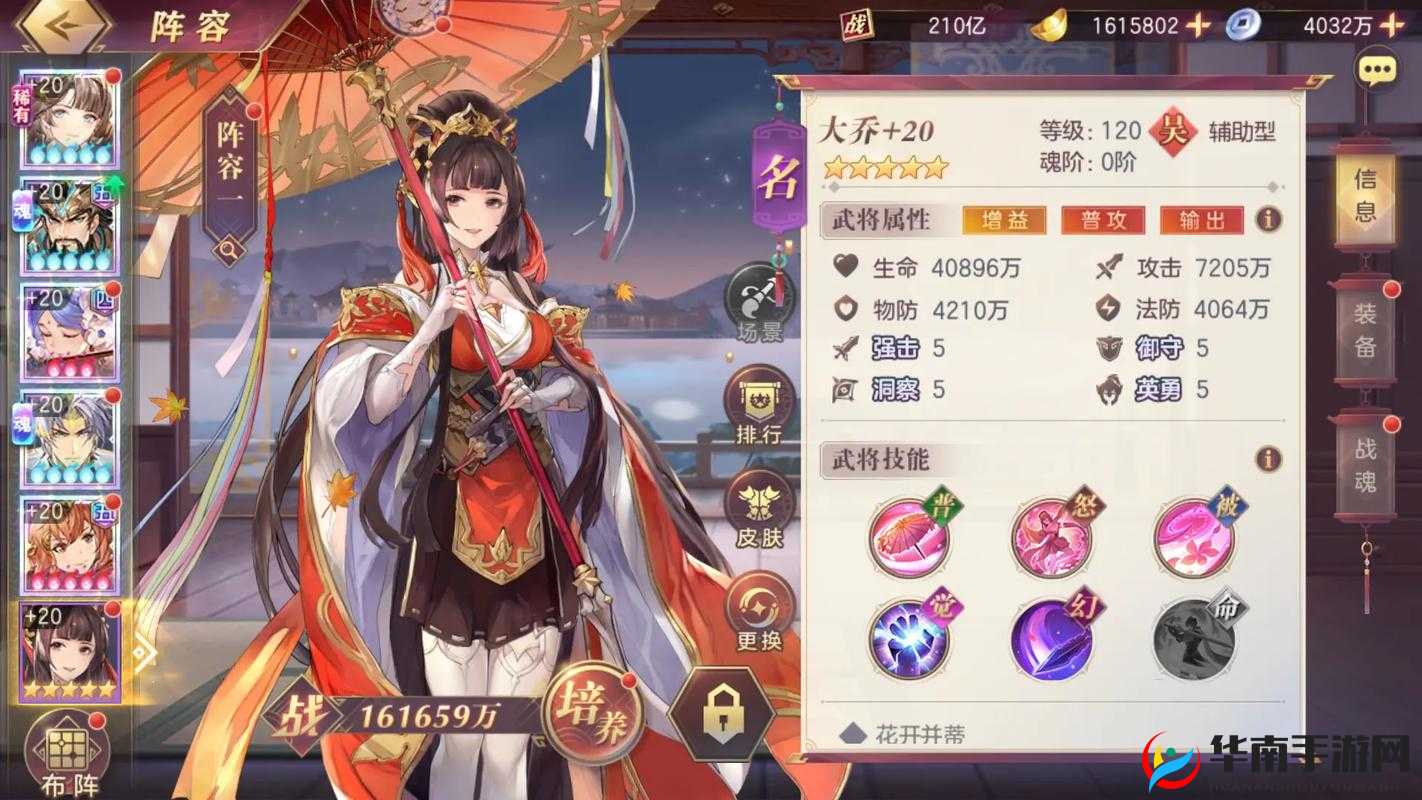View the 普 basic attack skill icon

tap(910, 537)
